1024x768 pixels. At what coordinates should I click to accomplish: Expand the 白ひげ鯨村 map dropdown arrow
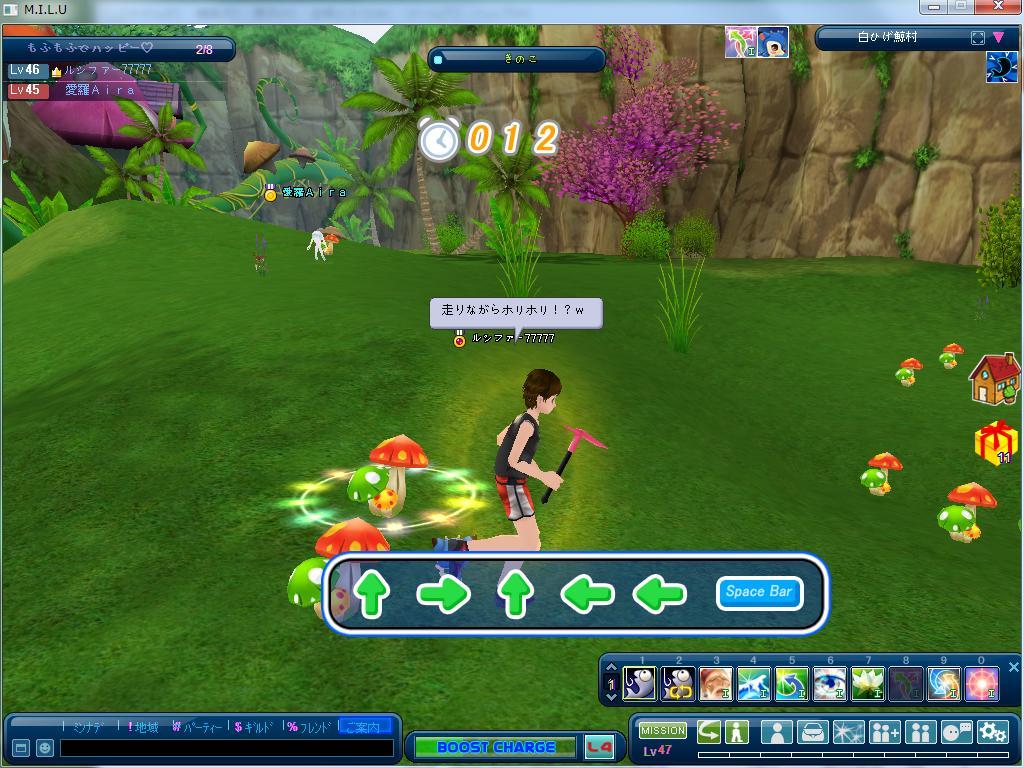point(999,38)
